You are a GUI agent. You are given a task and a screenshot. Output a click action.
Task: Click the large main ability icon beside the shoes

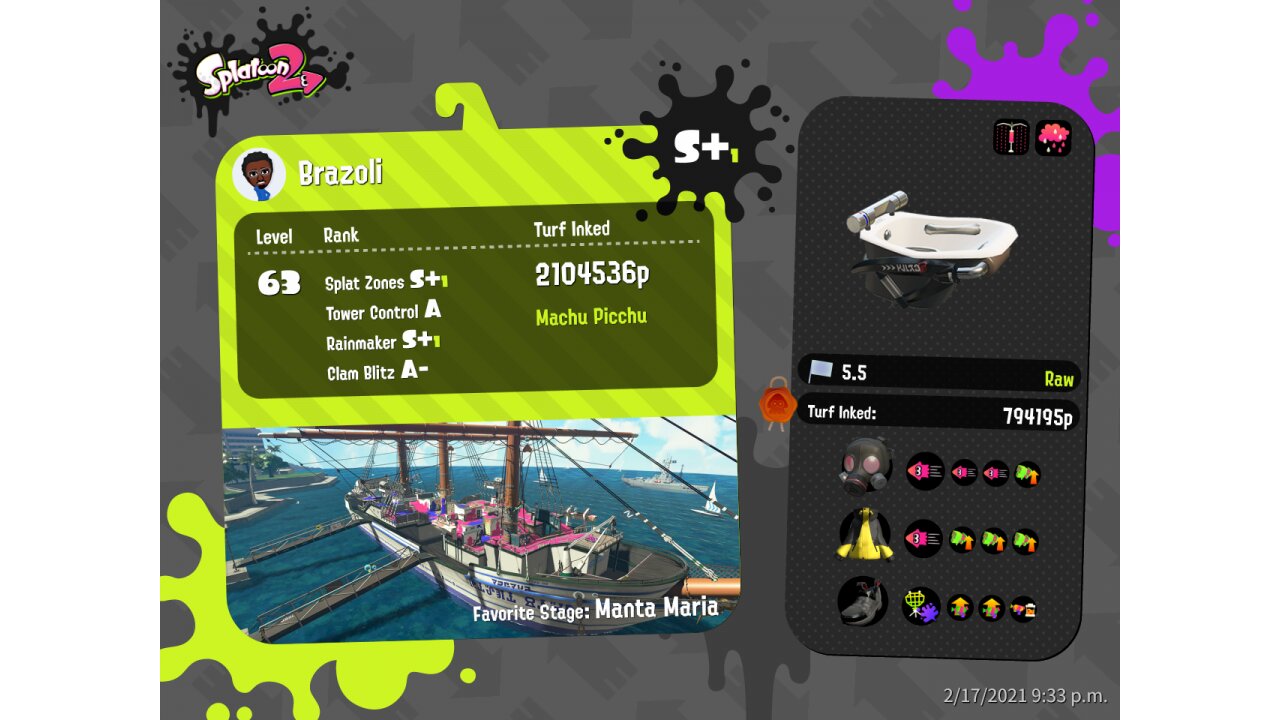click(920, 606)
